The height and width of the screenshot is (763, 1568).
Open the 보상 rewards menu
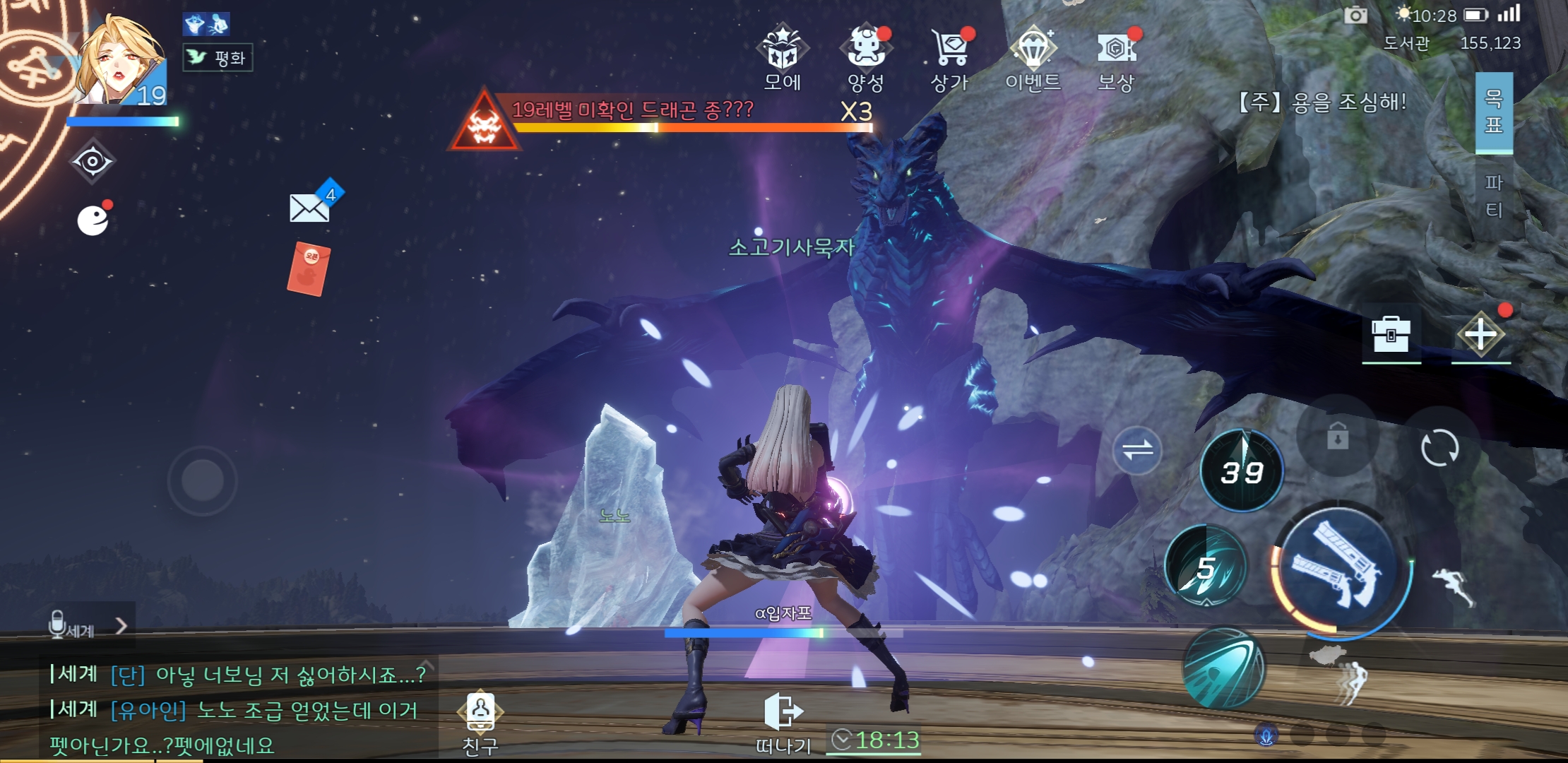pyautogui.click(x=1116, y=58)
